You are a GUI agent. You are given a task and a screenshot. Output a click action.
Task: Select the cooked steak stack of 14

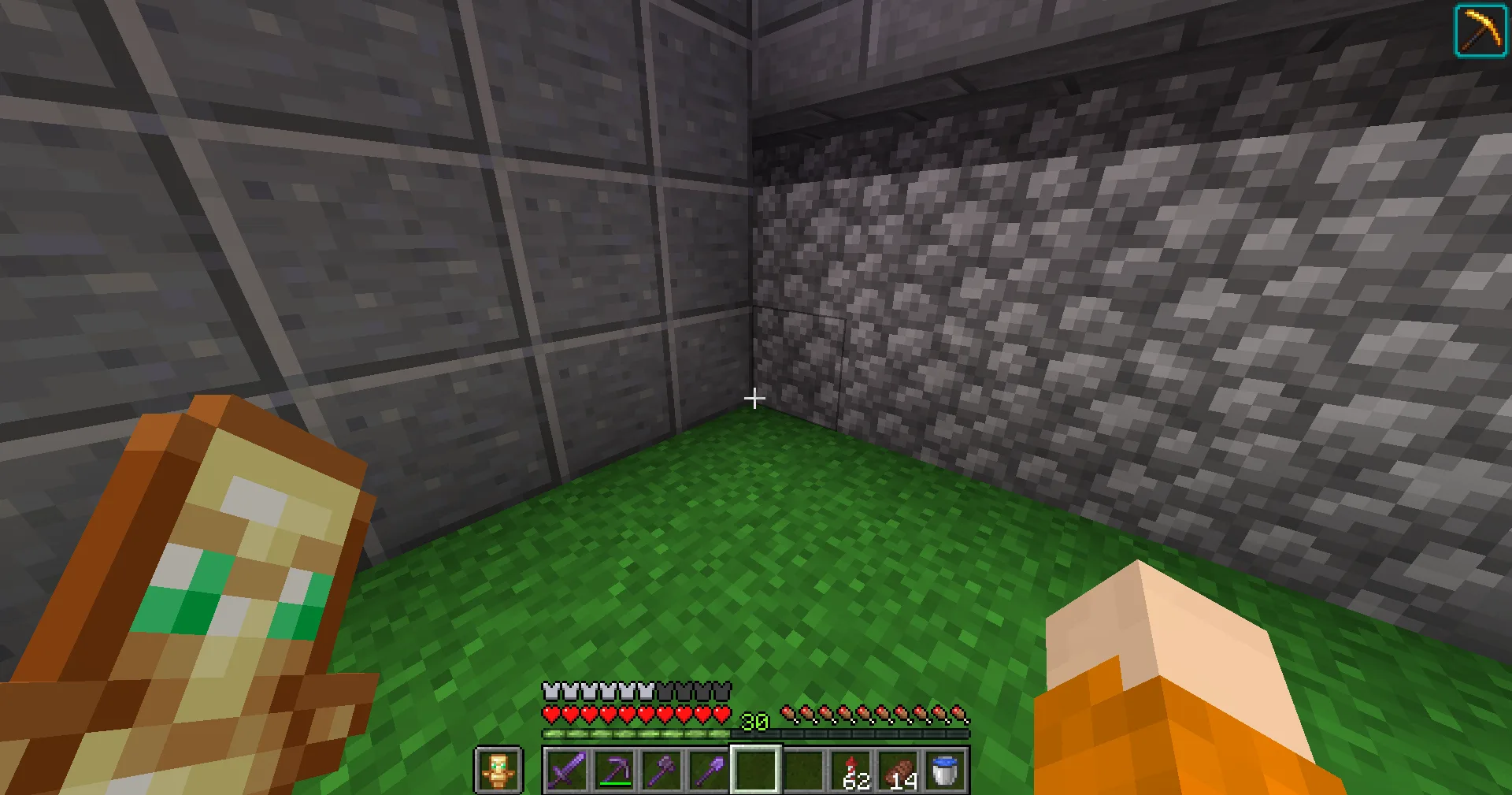pos(898,770)
